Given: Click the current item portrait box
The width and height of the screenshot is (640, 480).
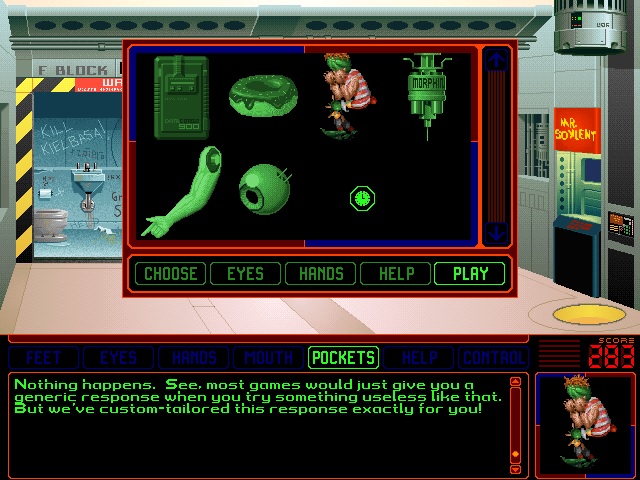Looking at the screenshot, I should coord(583,424).
